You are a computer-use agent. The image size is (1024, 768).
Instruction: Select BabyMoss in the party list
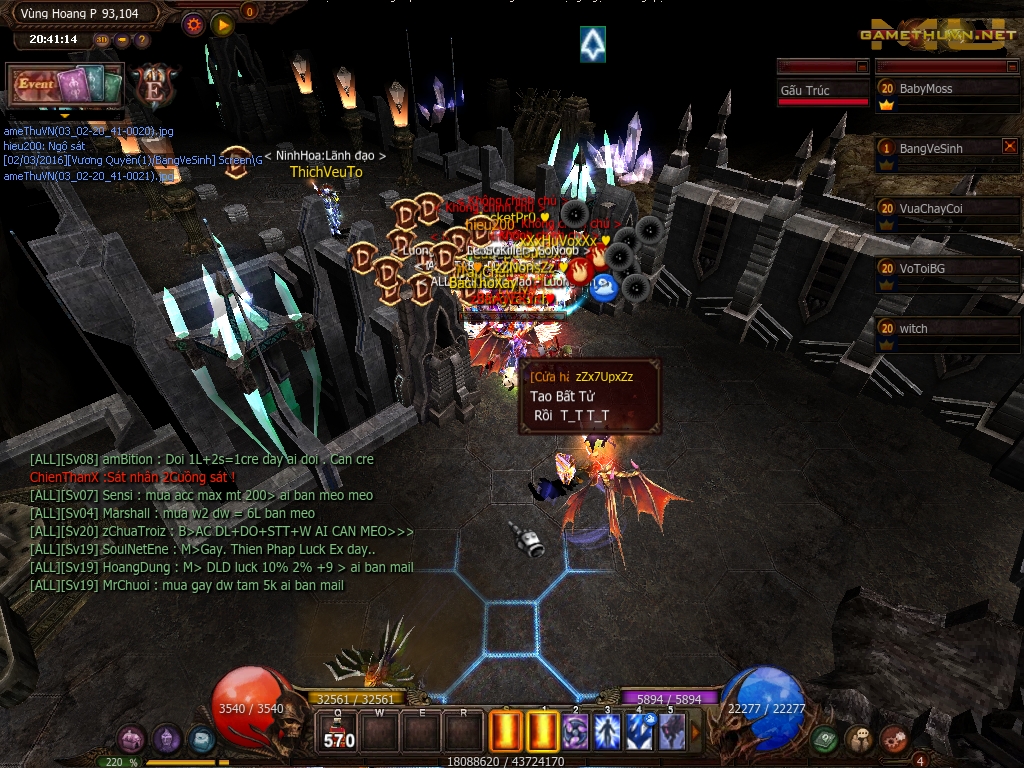coord(946,89)
